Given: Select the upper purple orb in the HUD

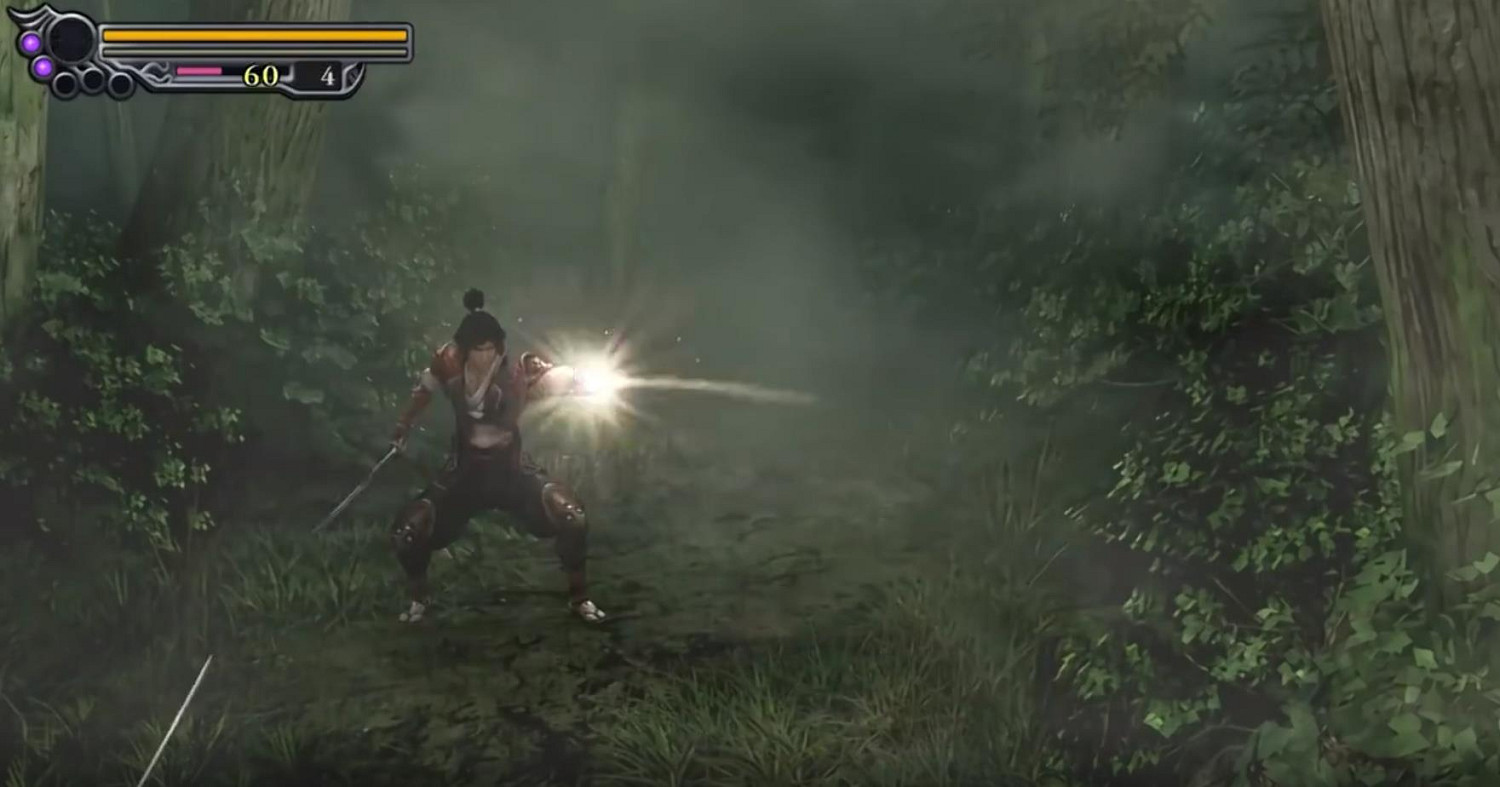Looking at the screenshot, I should pos(29,42).
